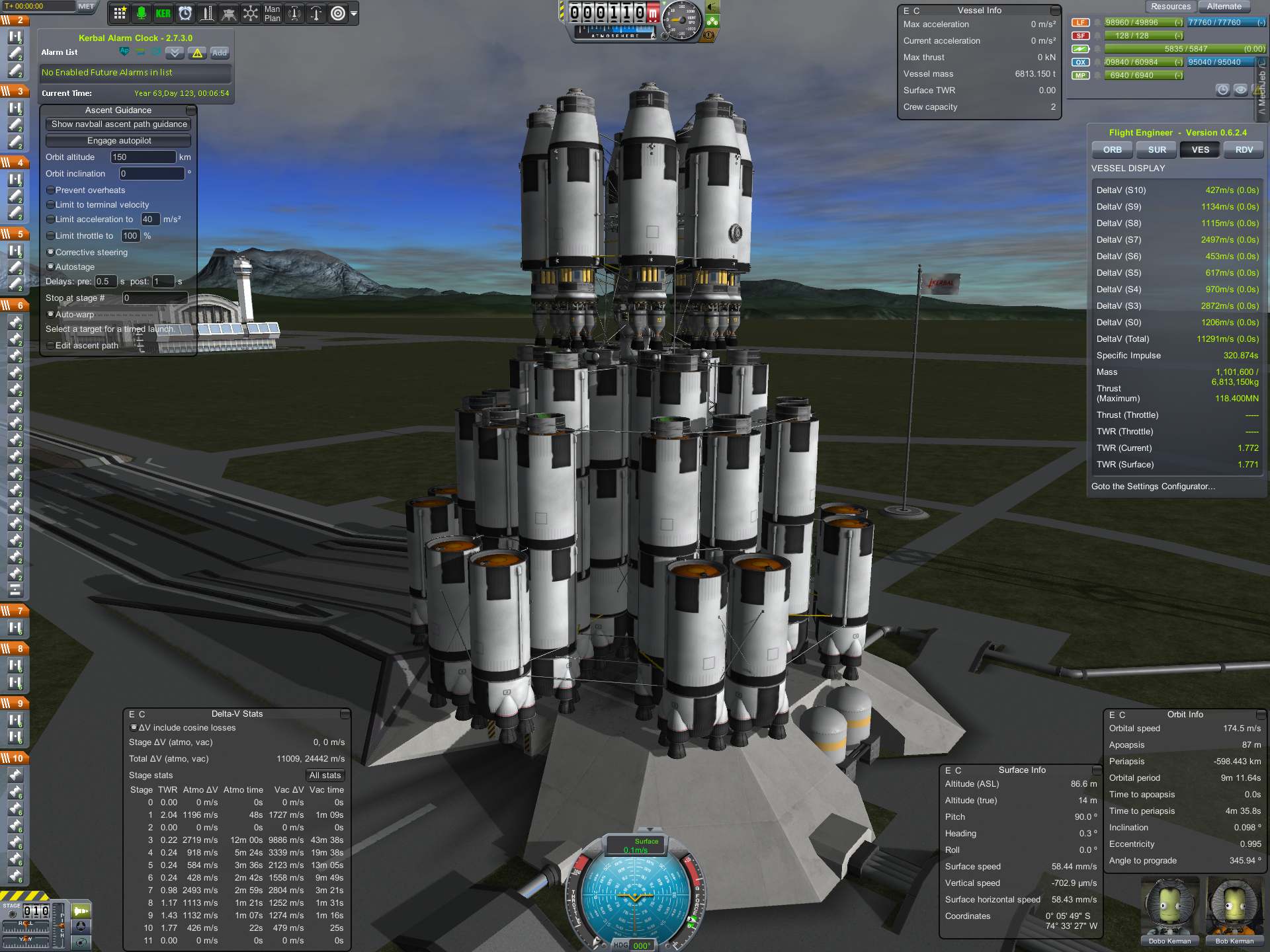
Task: Show All stats in Delta-V Stats
Action: (x=325, y=775)
